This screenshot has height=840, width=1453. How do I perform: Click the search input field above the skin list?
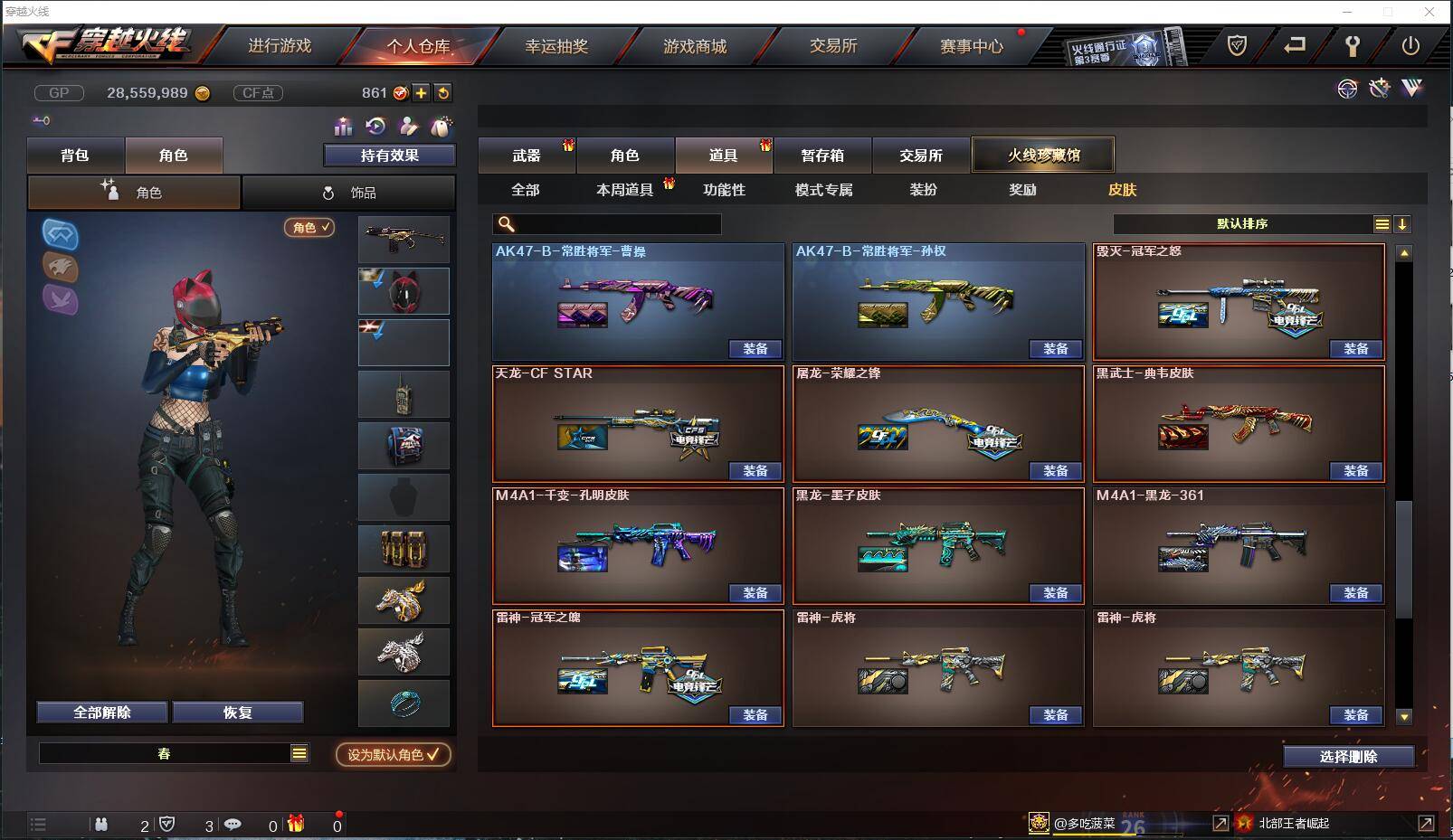pyautogui.click(x=606, y=223)
